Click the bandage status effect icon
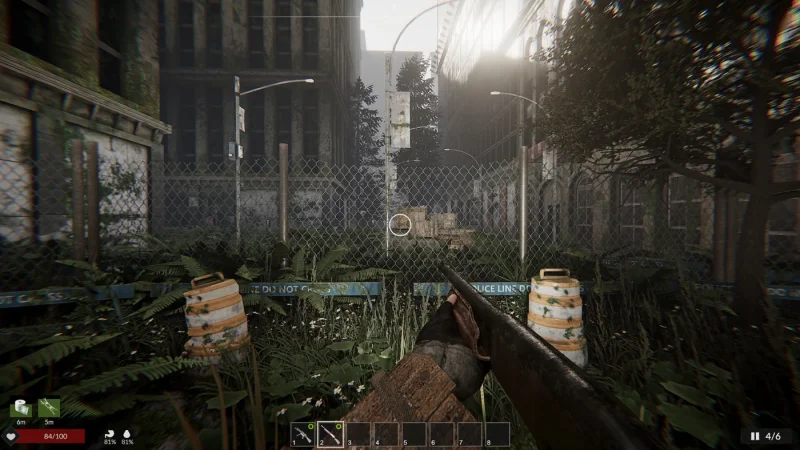Viewport: 800px width, 450px height. (x=21, y=408)
